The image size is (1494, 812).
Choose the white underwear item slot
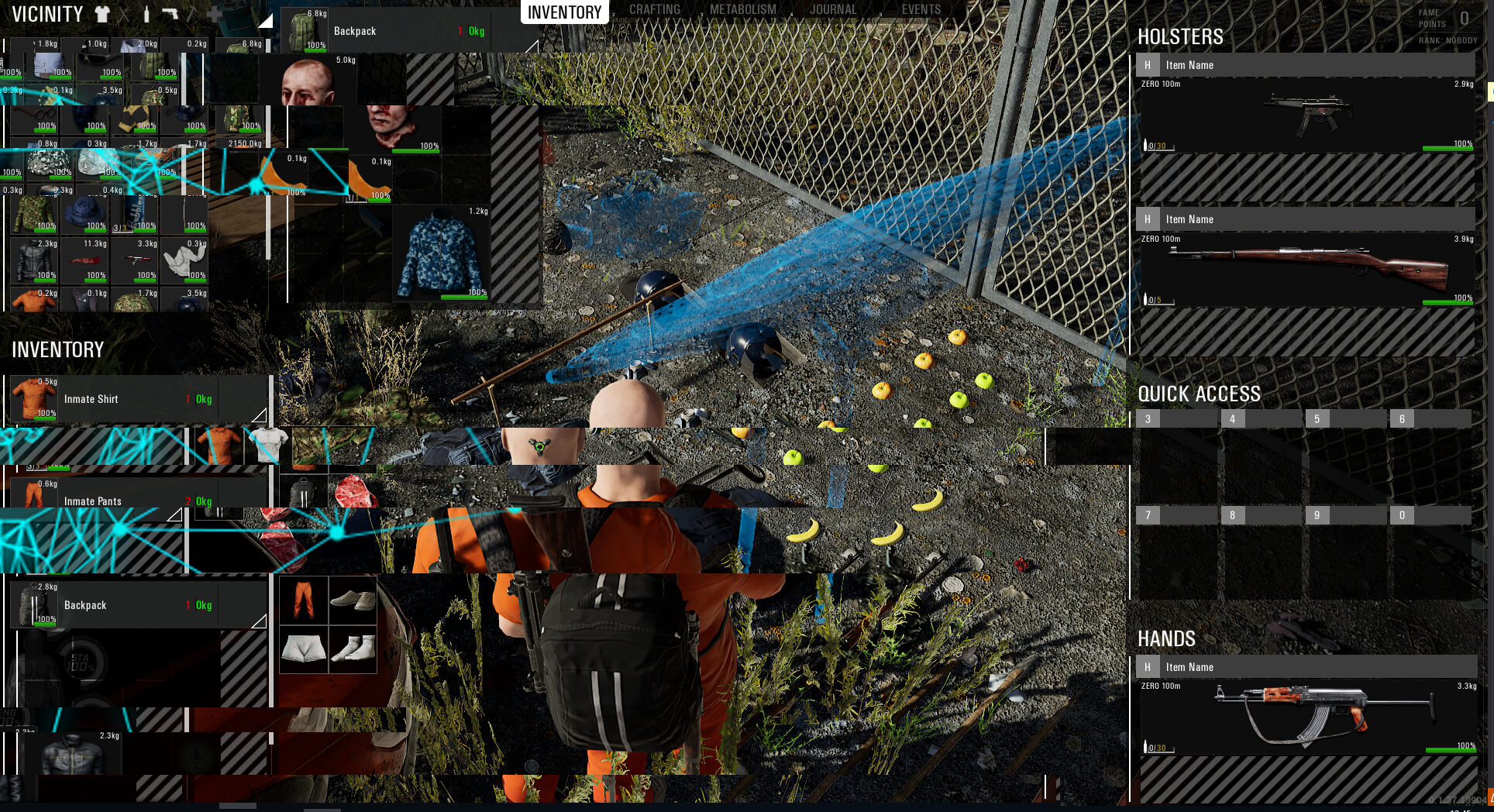[x=304, y=649]
